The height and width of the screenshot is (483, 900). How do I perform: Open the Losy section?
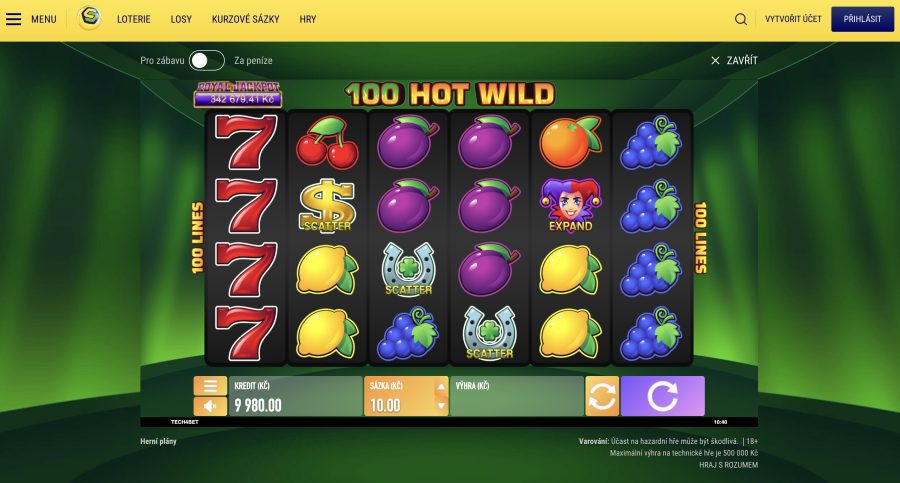pos(181,19)
